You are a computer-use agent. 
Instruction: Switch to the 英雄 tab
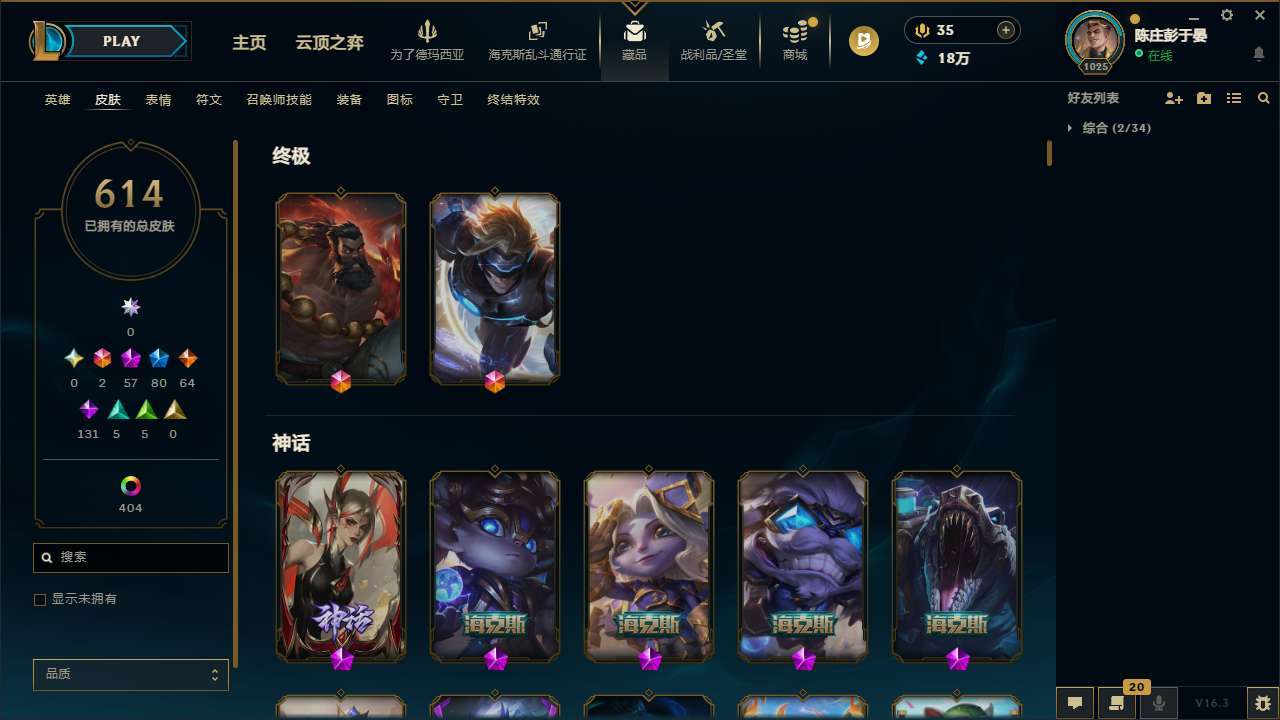[57, 100]
